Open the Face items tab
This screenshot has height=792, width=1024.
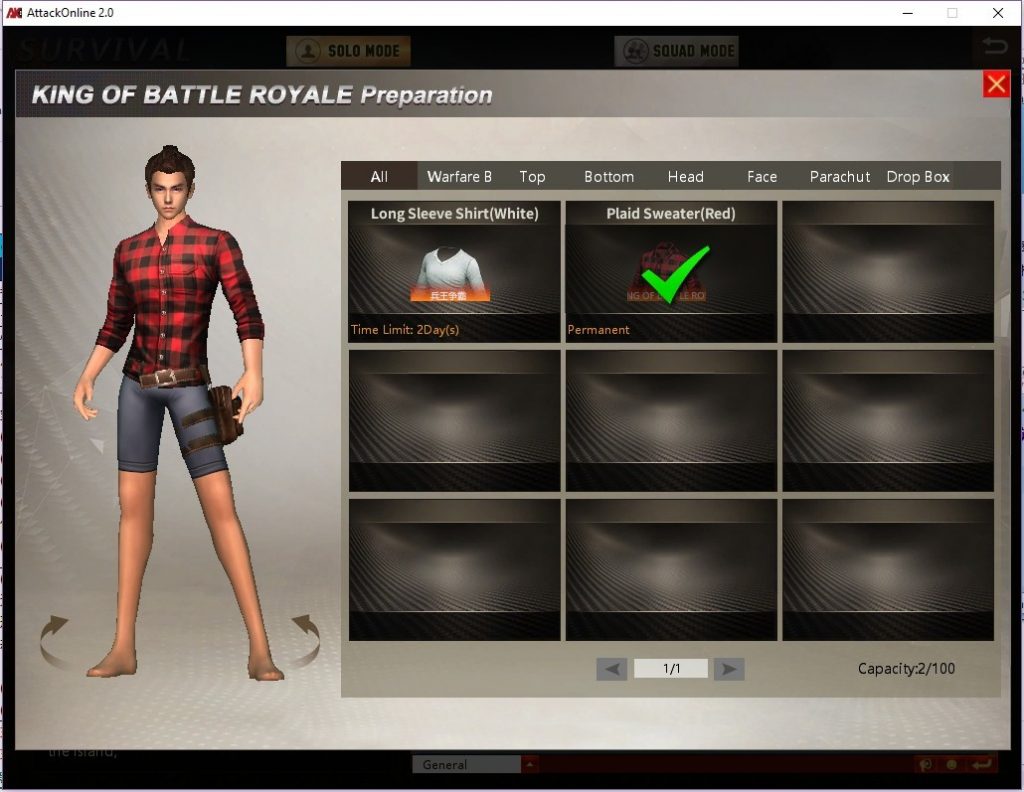762,177
